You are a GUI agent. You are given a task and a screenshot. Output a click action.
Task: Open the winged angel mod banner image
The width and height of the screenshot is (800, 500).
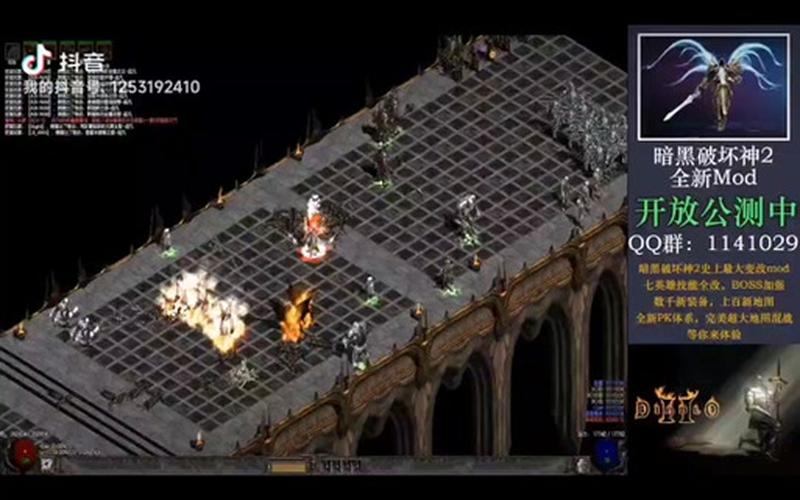coord(713,87)
